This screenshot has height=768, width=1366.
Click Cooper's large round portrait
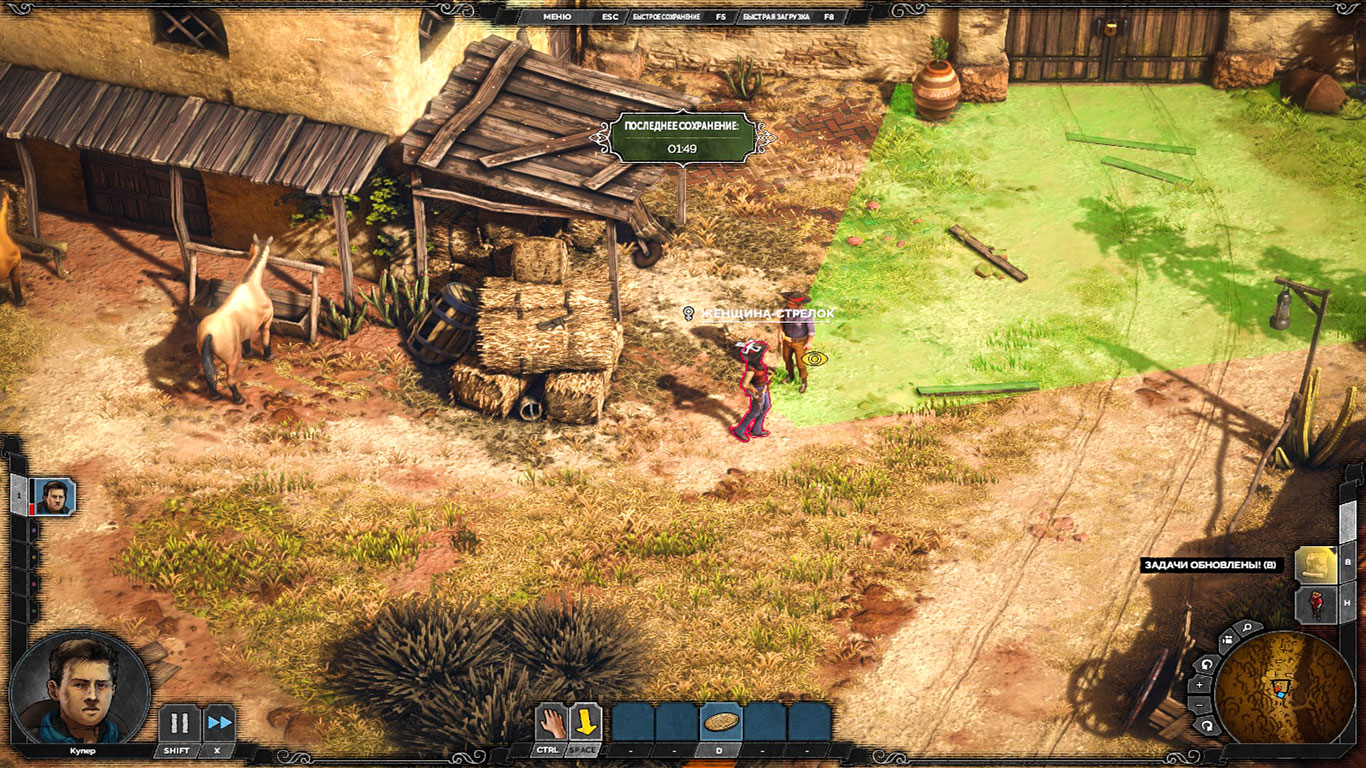tap(80, 687)
